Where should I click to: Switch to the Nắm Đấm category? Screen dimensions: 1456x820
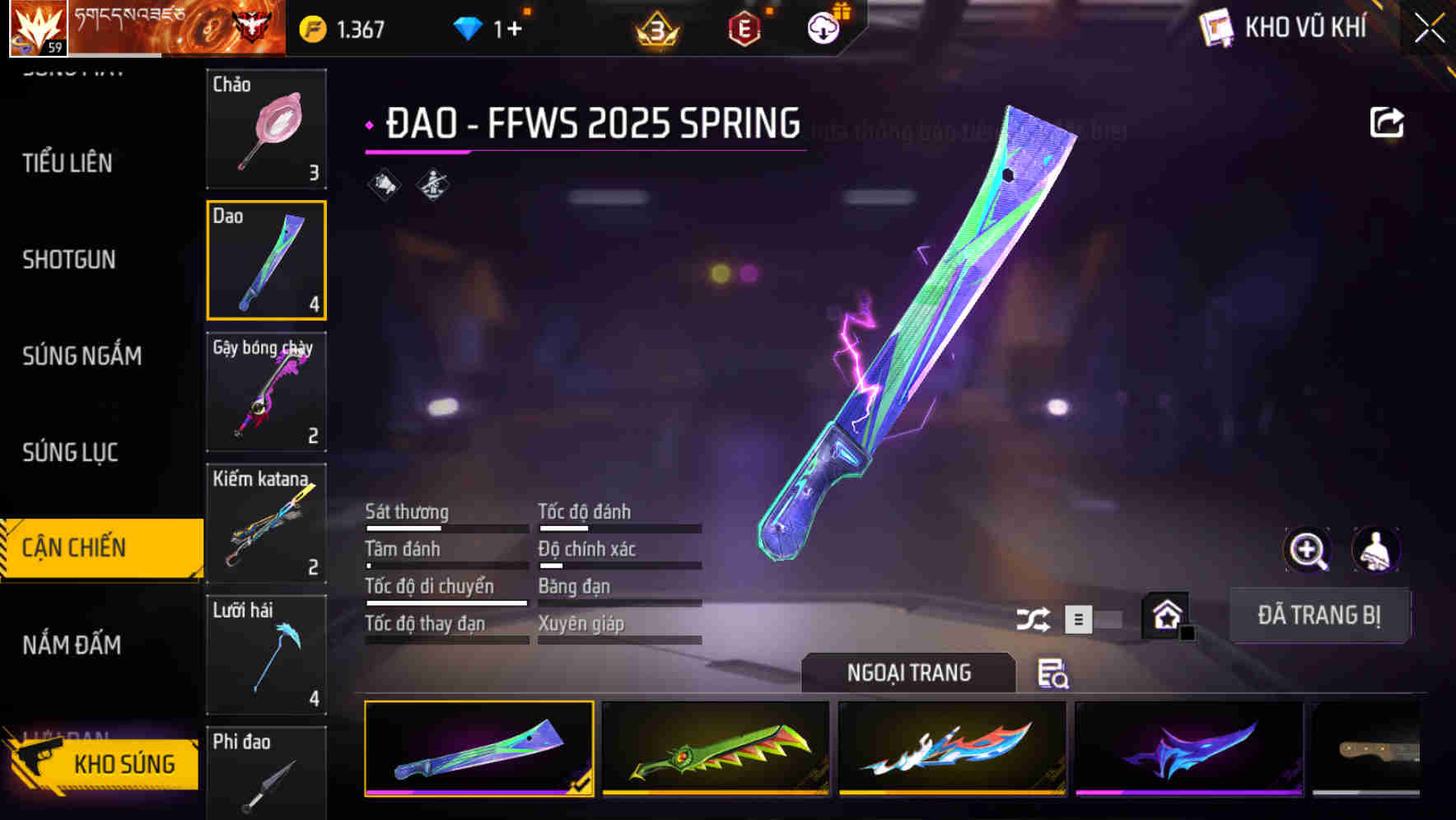pyautogui.click(x=73, y=646)
